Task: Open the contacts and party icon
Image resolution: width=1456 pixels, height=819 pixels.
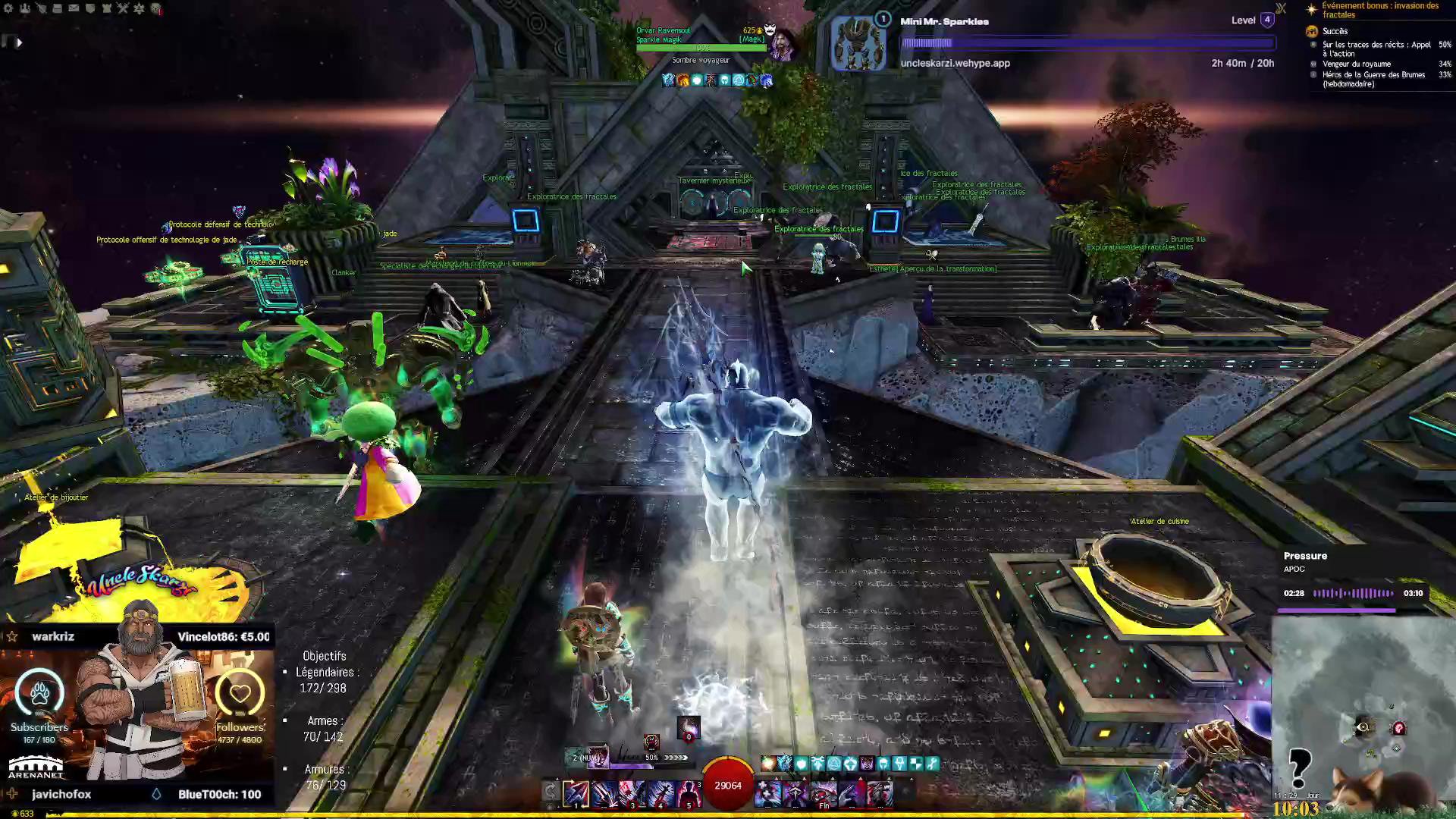Action: (25, 8)
